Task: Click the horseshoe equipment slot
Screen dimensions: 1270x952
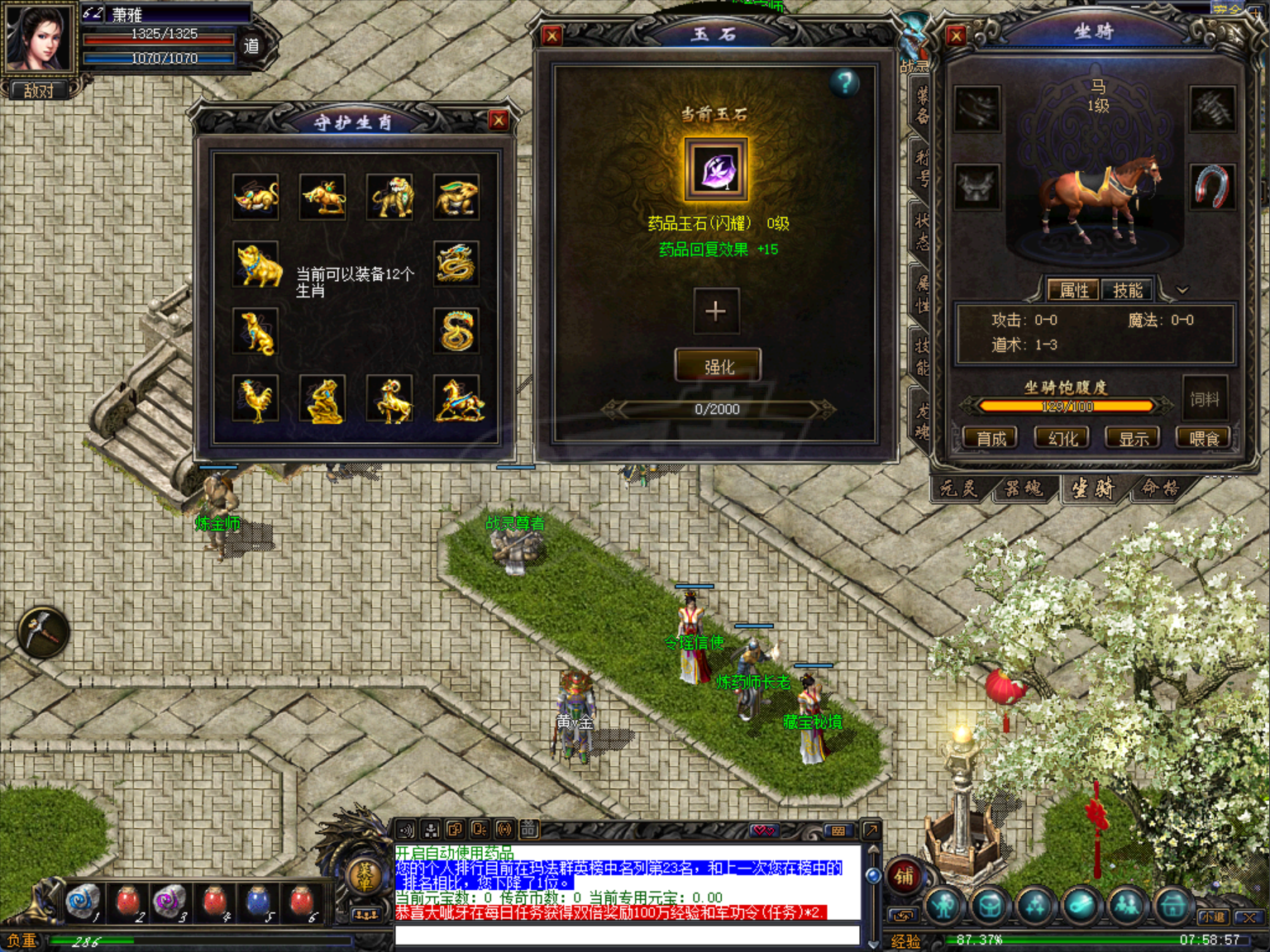Action: click(x=1211, y=186)
